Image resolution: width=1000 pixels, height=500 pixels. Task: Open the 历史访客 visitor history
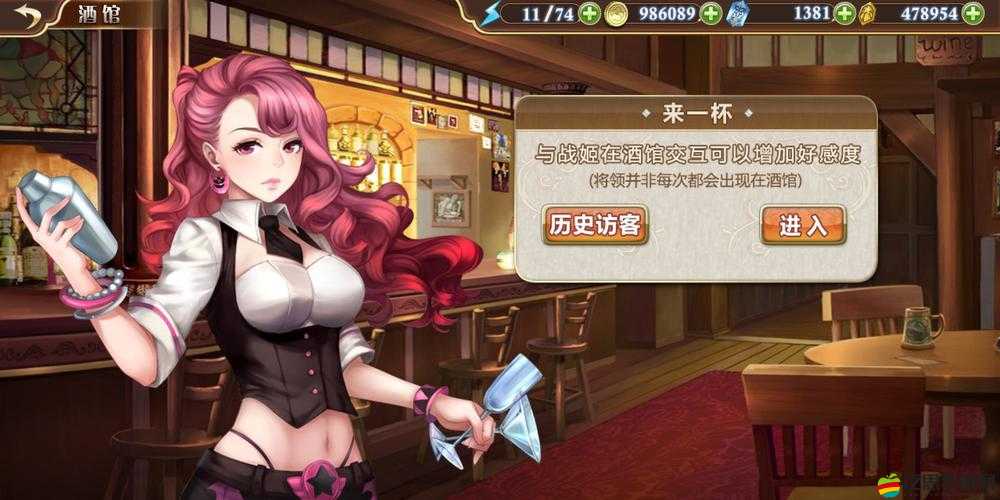click(595, 225)
